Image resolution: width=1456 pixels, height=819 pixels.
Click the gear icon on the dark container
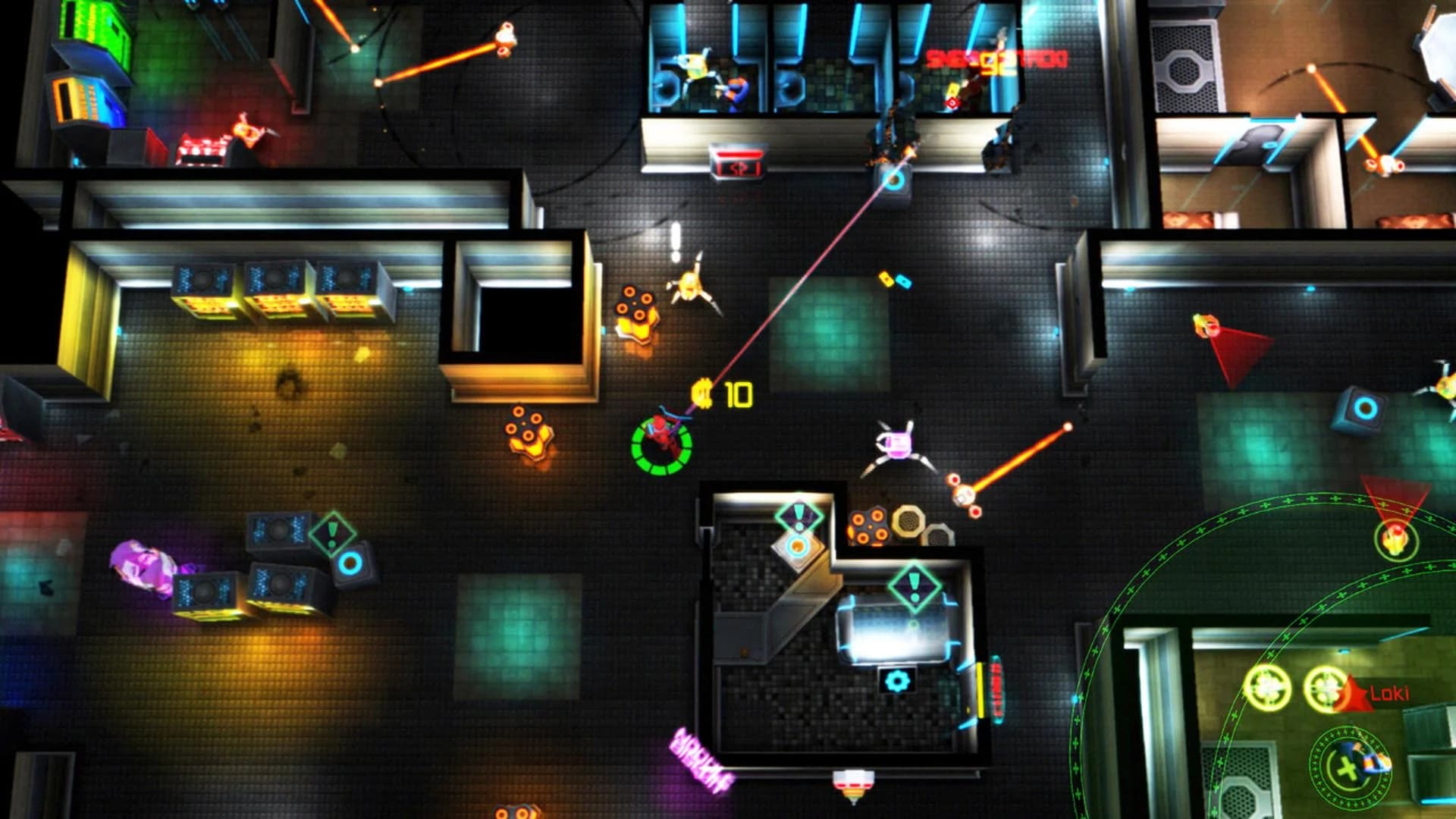point(896,682)
